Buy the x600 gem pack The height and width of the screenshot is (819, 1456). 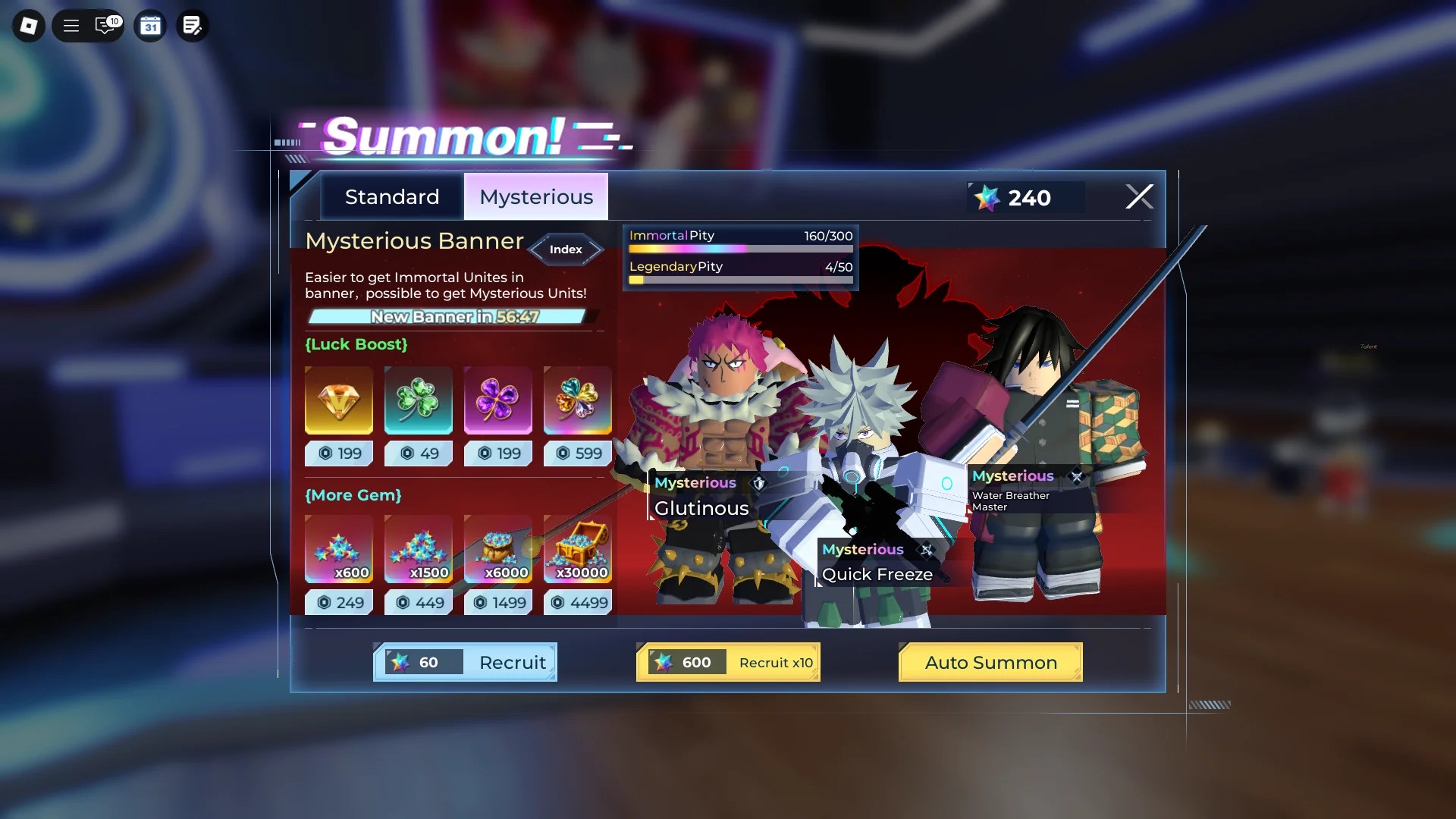[339, 549]
